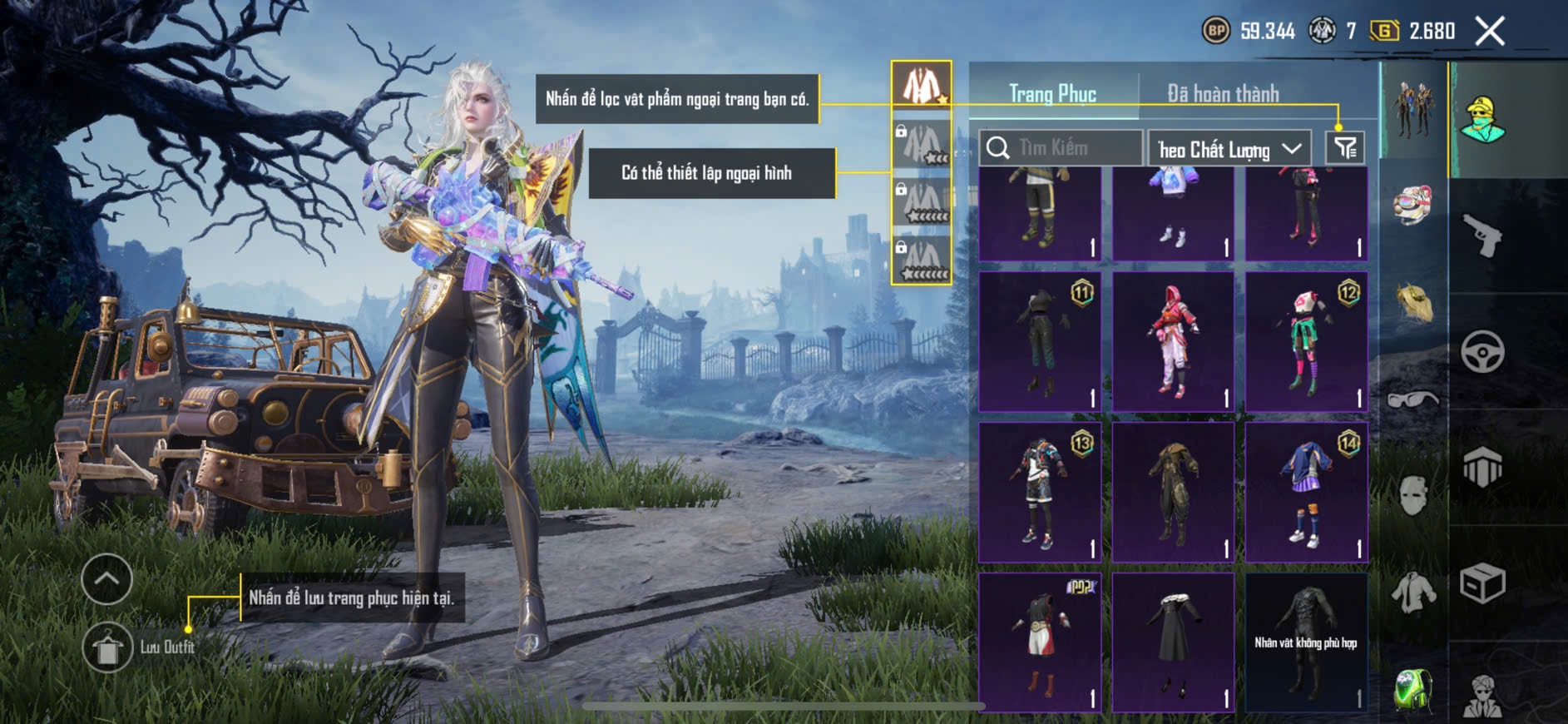
Task: Toggle the owned-items filter funnel icon
Action: (x=1344, y=148)
